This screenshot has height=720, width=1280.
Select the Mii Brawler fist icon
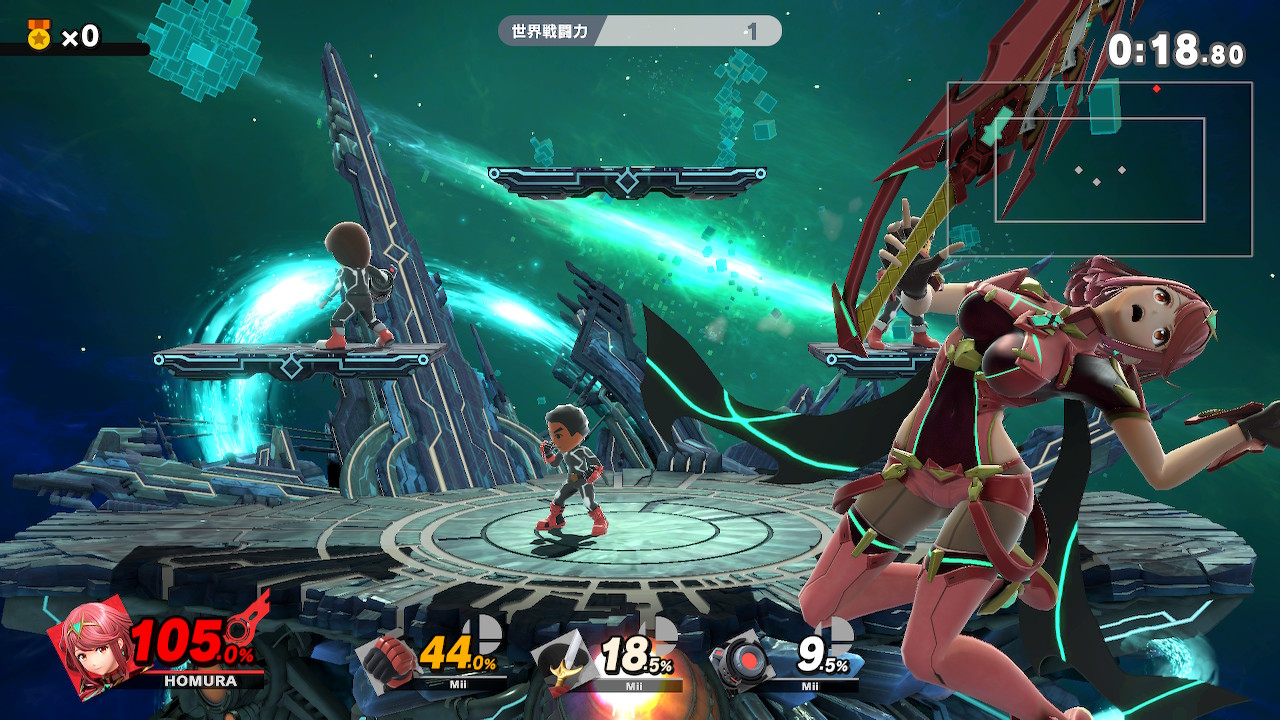387,659
